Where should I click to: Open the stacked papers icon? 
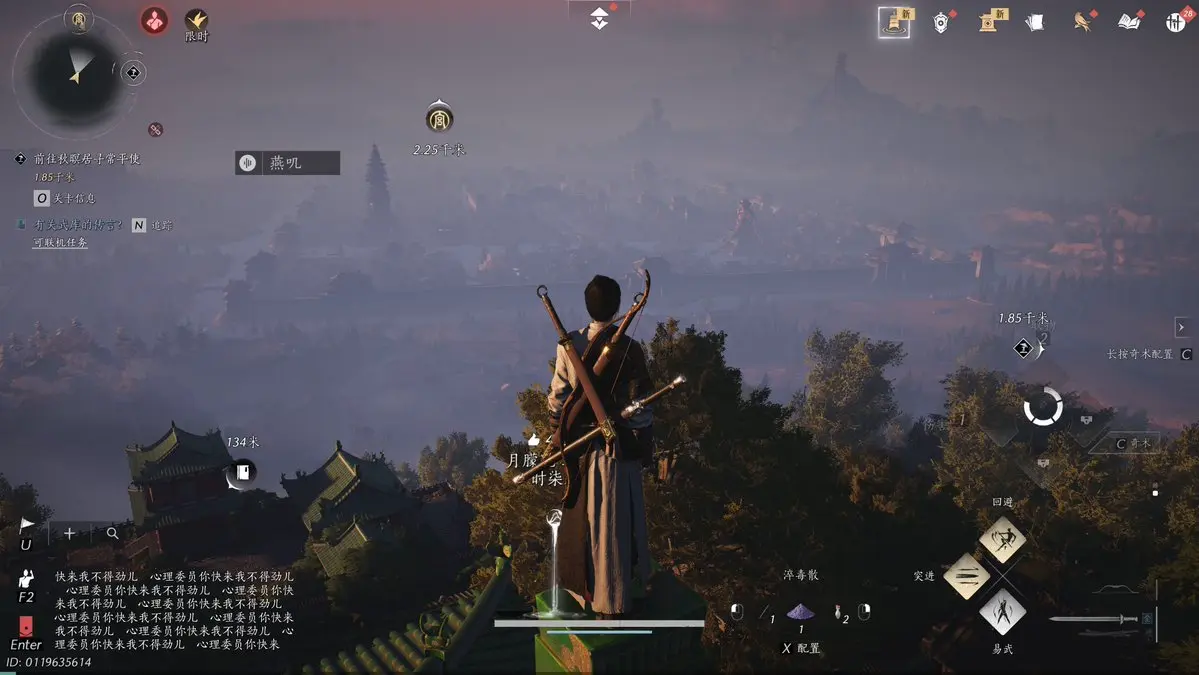click(x=1035, y=22)
